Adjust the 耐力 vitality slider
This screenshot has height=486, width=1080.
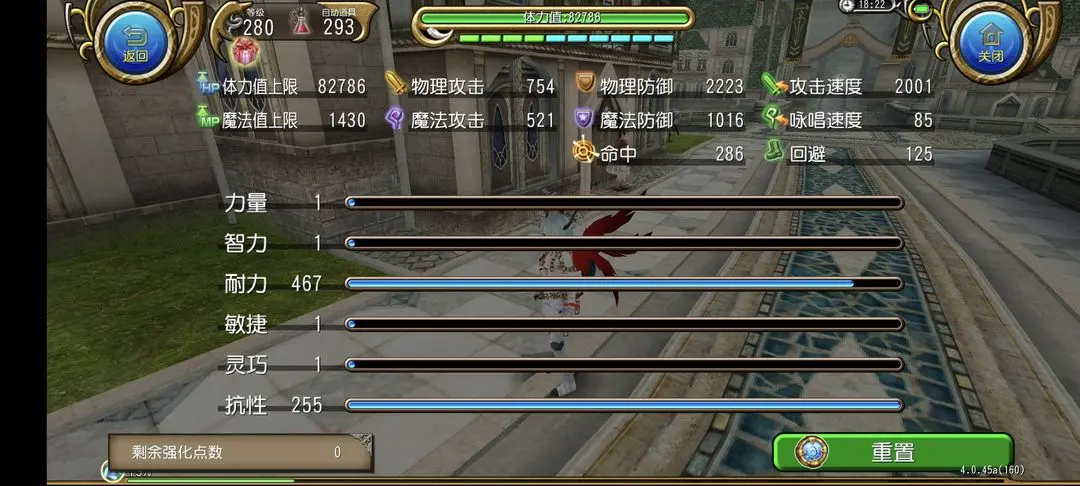pyautogui.click(x=624, y=284)
